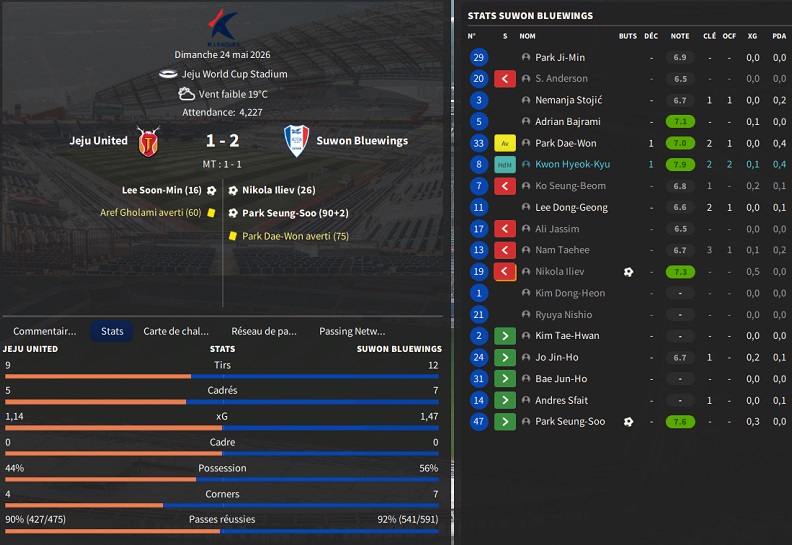Open Nemanja Stojić's player row
The width and height of the screenshot is (792, 545).
[x=569, y=100]
